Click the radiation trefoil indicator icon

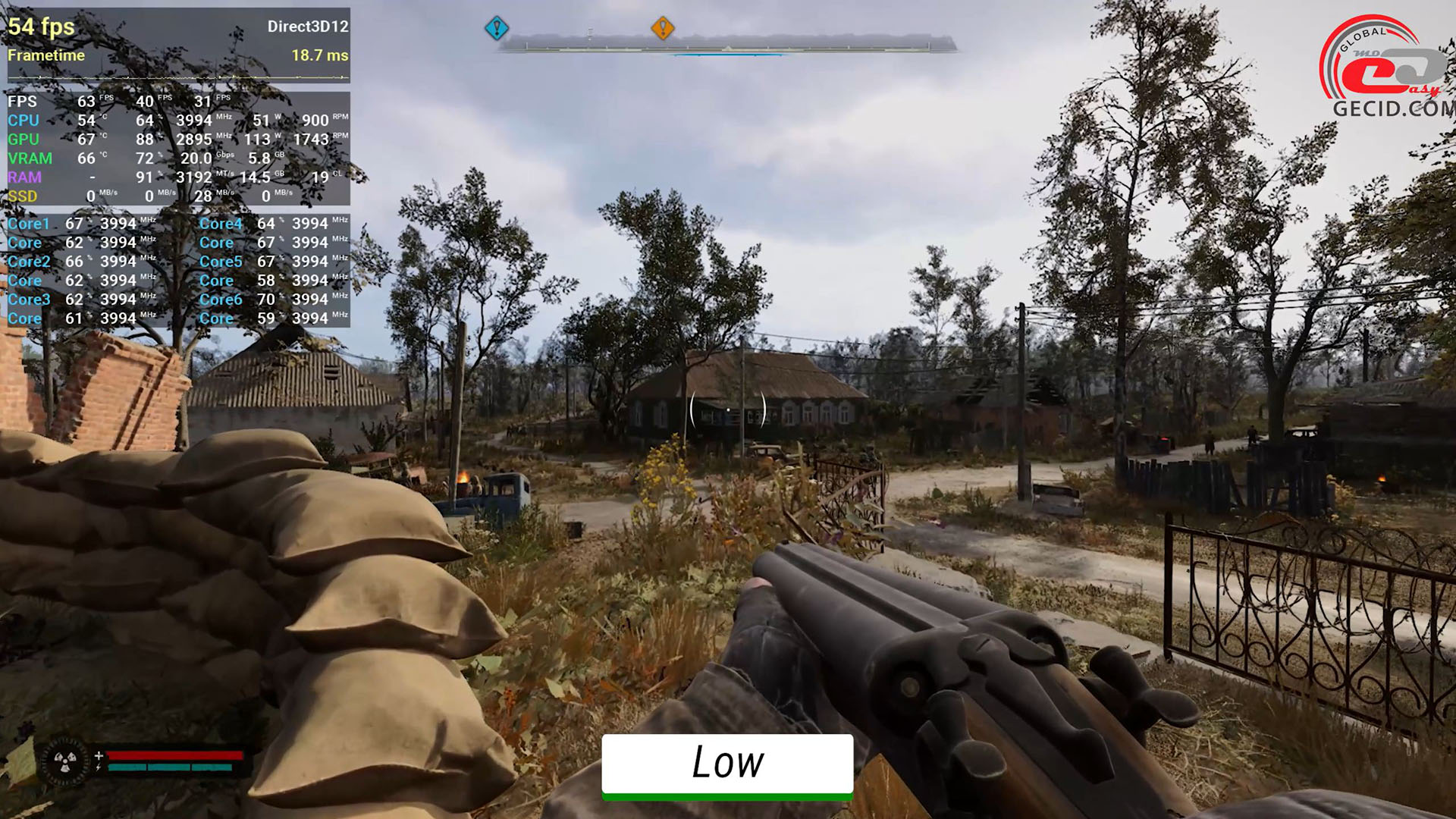[65, 761]
